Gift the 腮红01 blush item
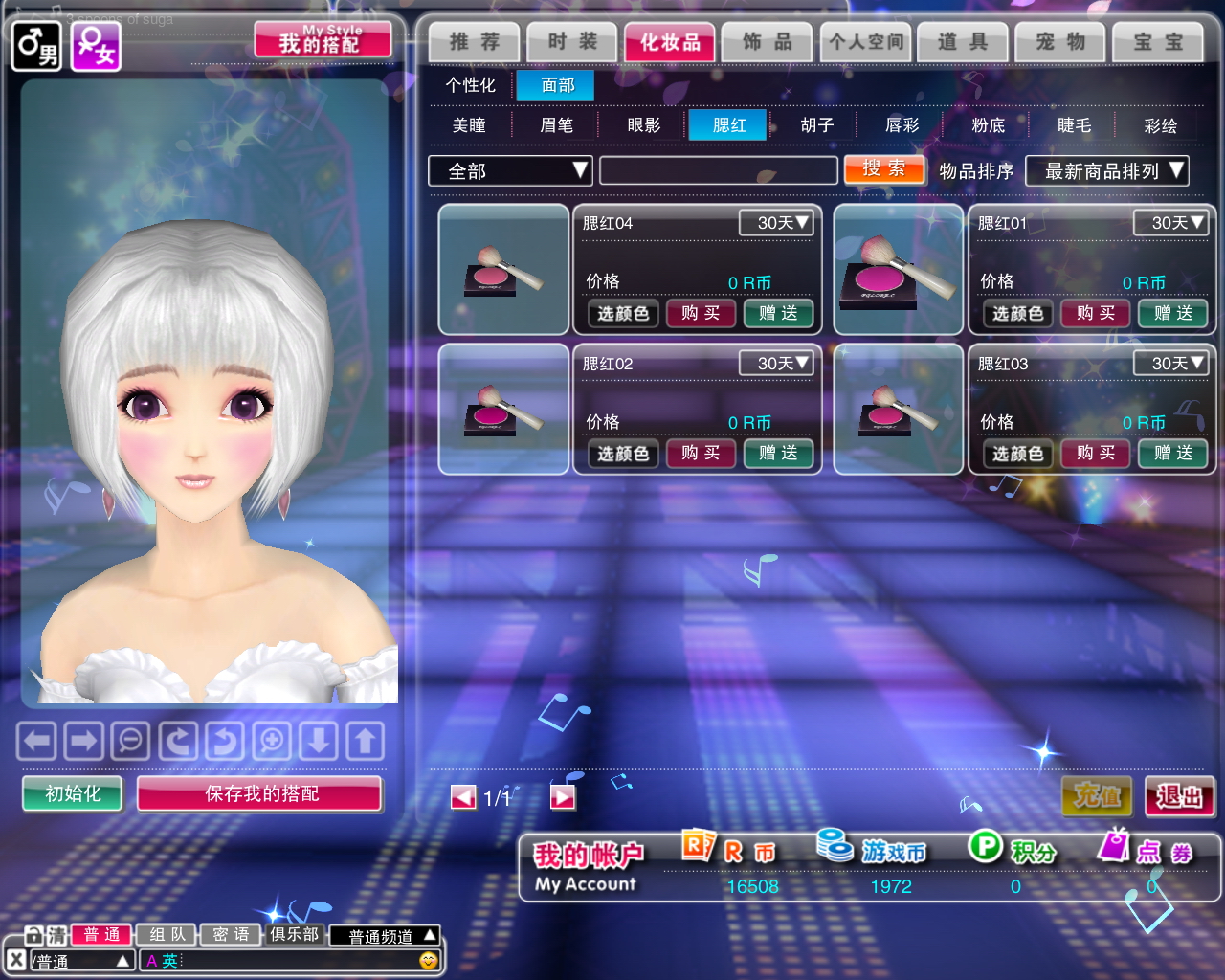Screen dimensions: 1225x980 [x=1172, y=313]
